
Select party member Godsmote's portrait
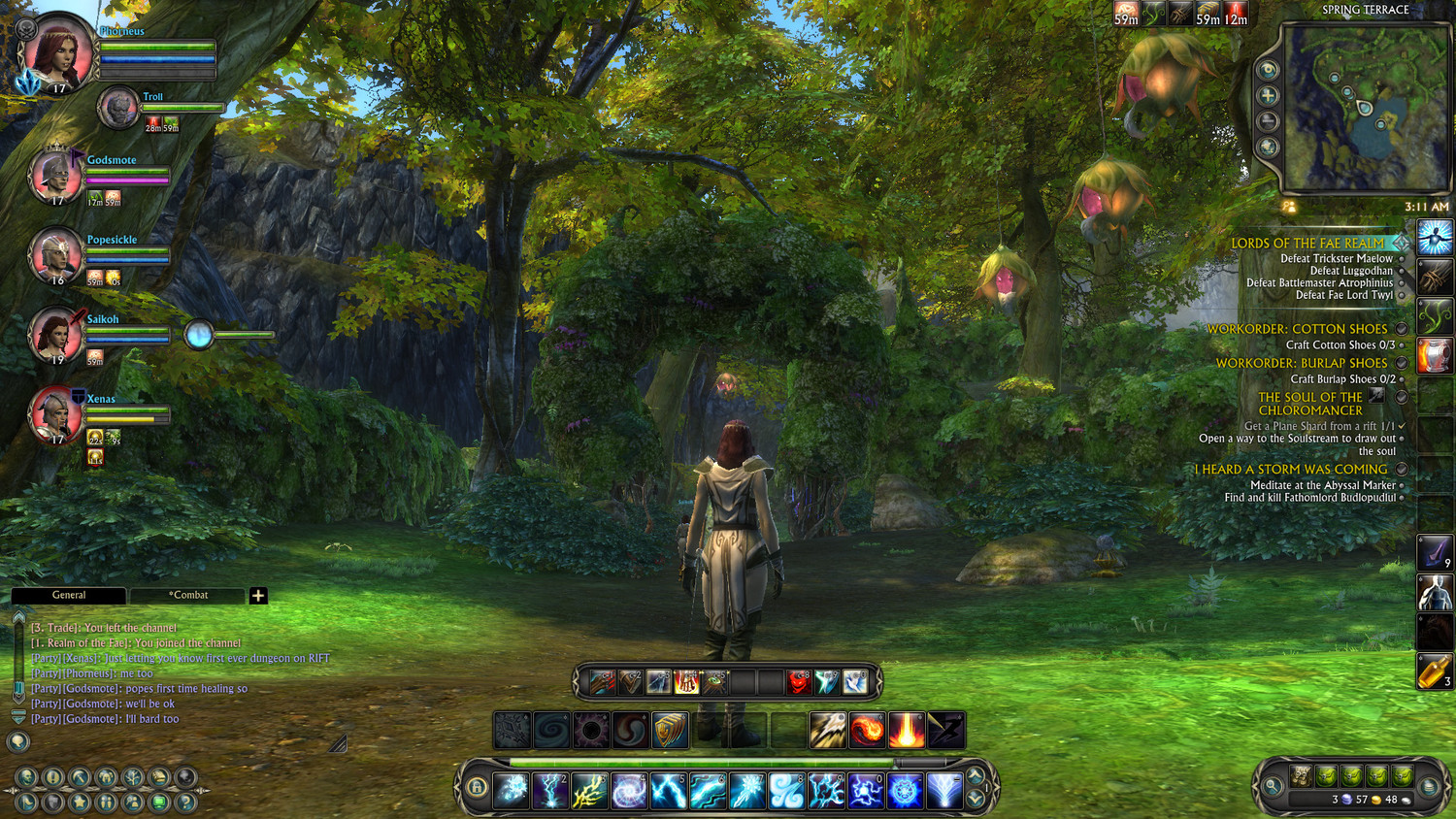tap(53, 177)
